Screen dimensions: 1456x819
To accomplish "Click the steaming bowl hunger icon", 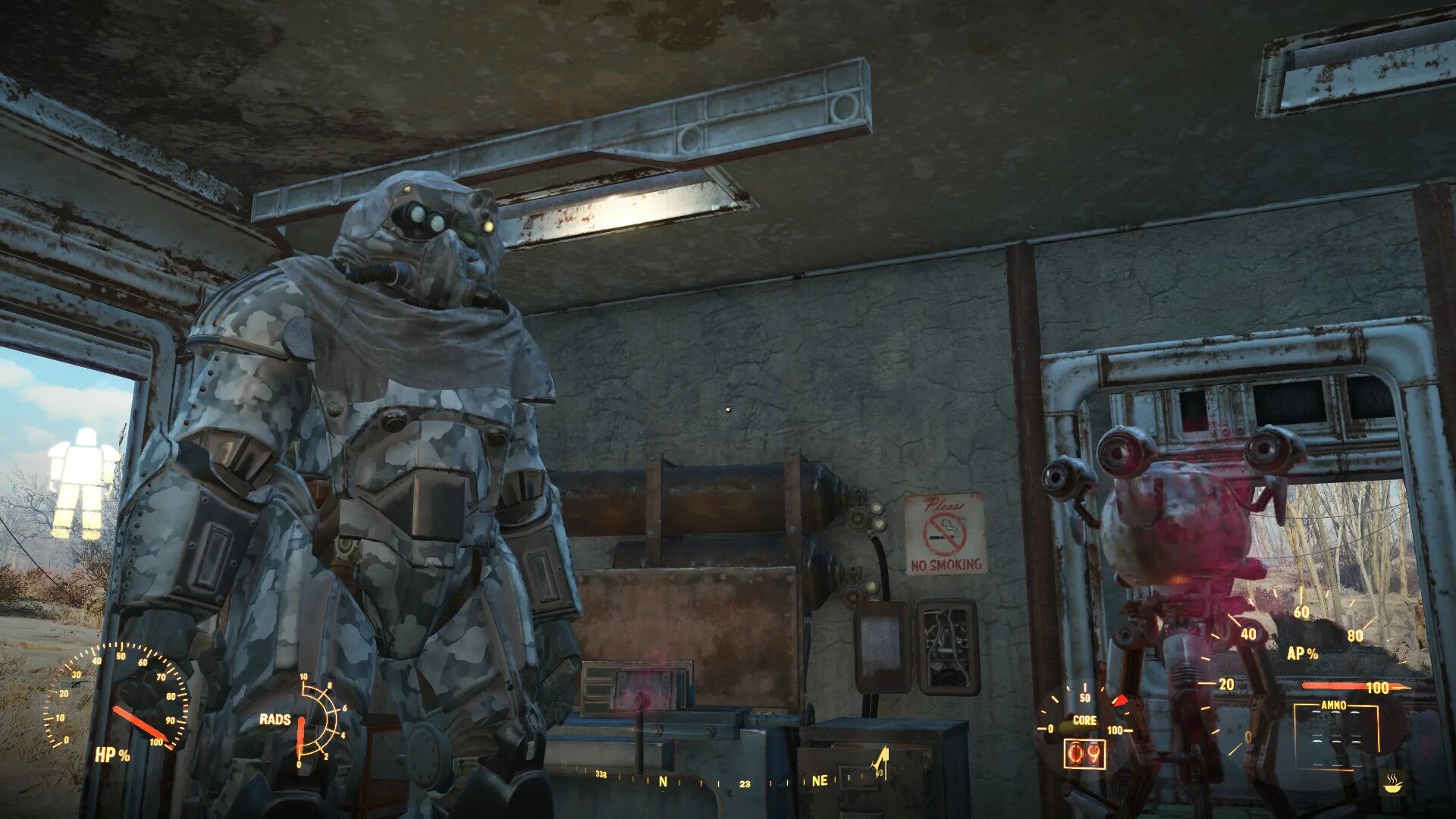I will coord(1392,783).
